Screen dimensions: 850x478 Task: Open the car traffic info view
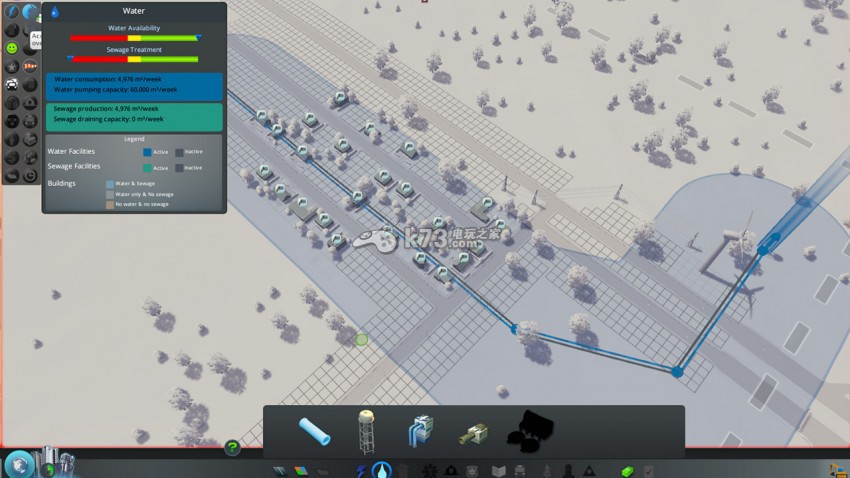click(x=13, y=84)
